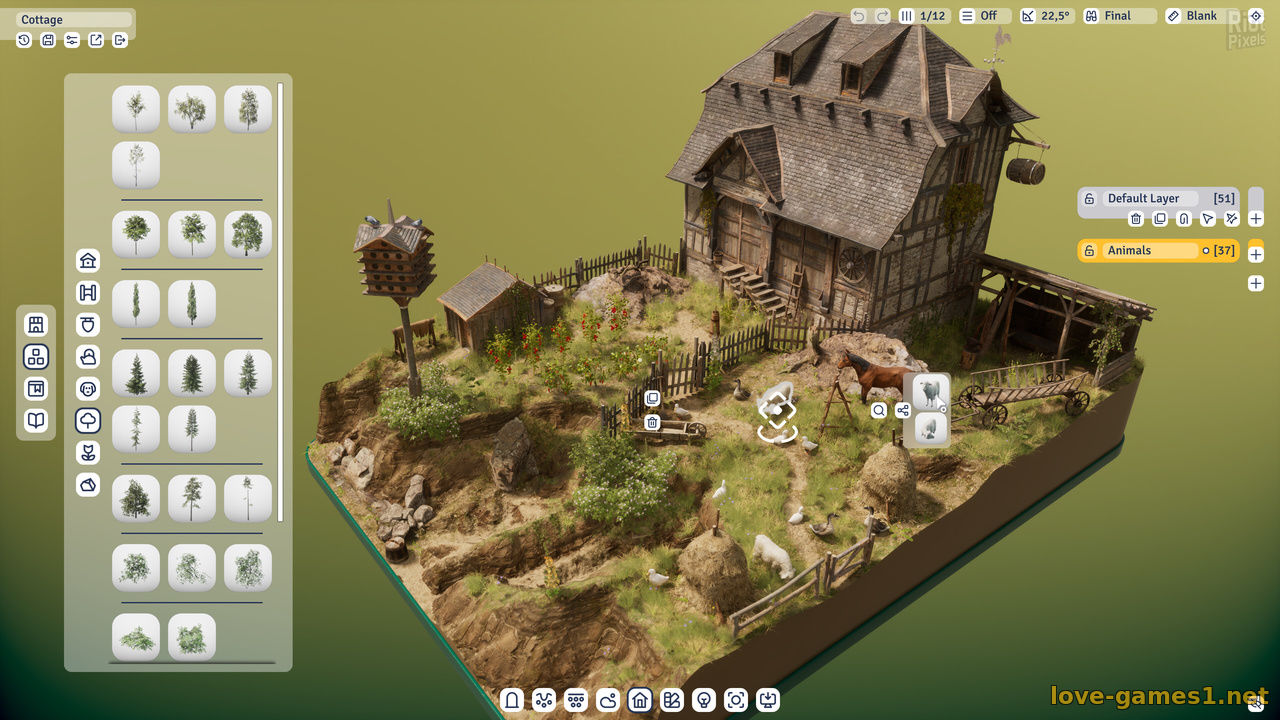Click the undo arrow button
1280x720 pixels.
[859, 16]
